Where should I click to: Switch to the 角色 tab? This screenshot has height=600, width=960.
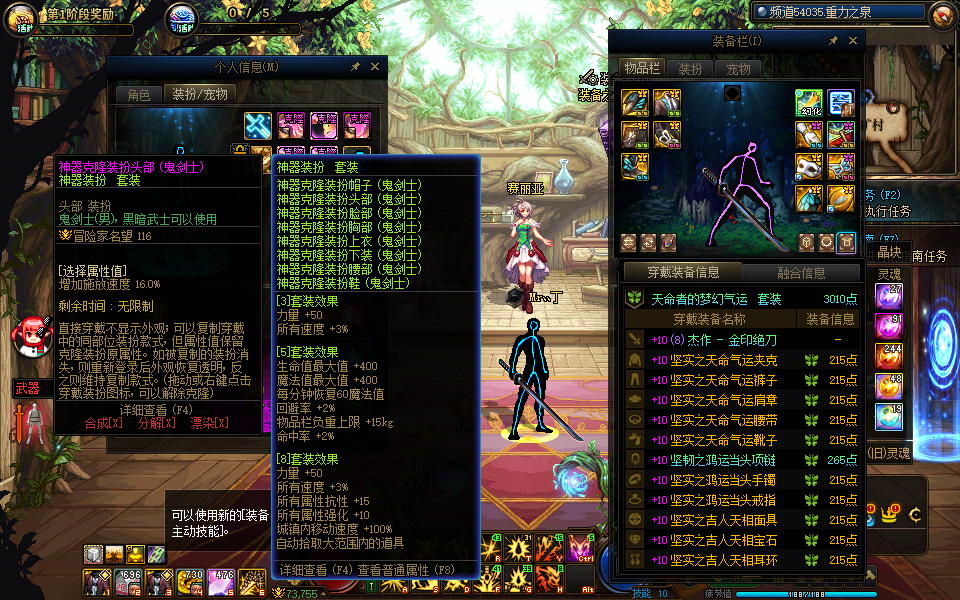[x=139, y=95]
